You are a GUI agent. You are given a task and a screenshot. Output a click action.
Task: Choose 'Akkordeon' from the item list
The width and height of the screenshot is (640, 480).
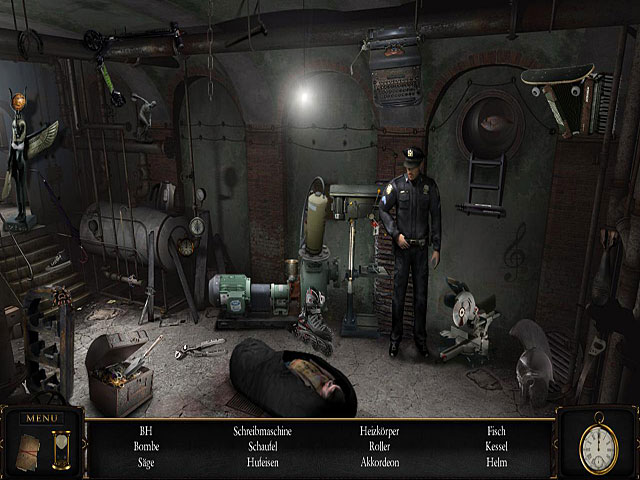380,463
